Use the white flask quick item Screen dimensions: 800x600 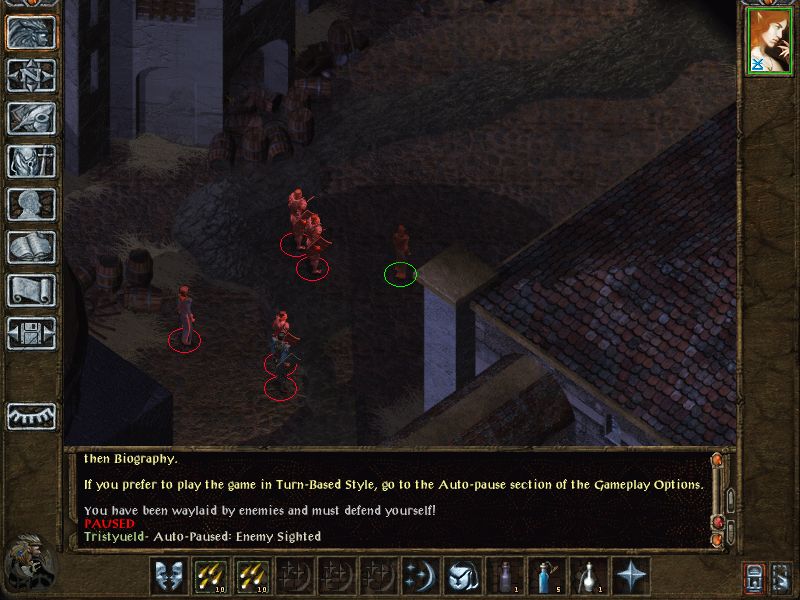[x=588, y=576]
